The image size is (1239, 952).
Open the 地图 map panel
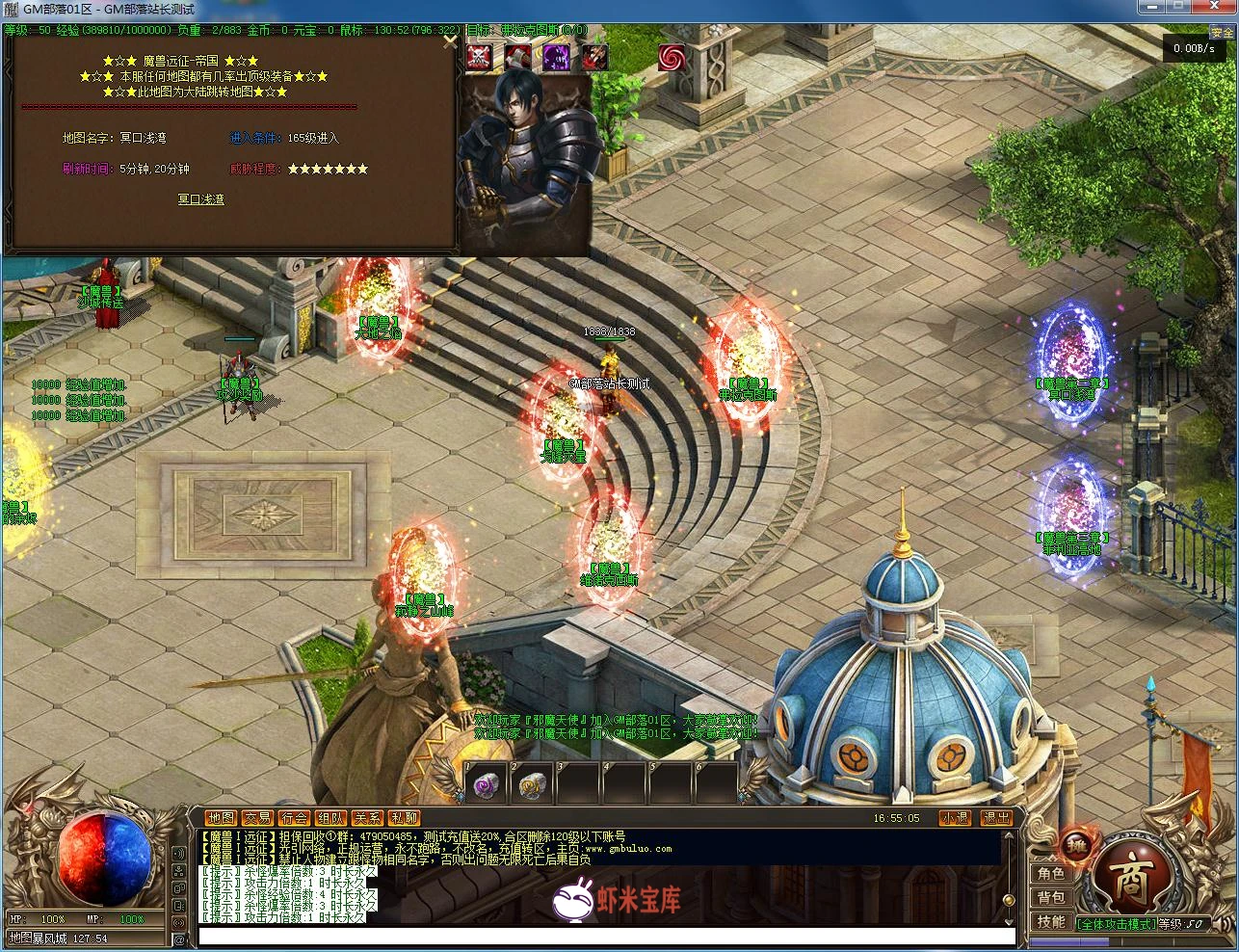[x=221, y=818]
